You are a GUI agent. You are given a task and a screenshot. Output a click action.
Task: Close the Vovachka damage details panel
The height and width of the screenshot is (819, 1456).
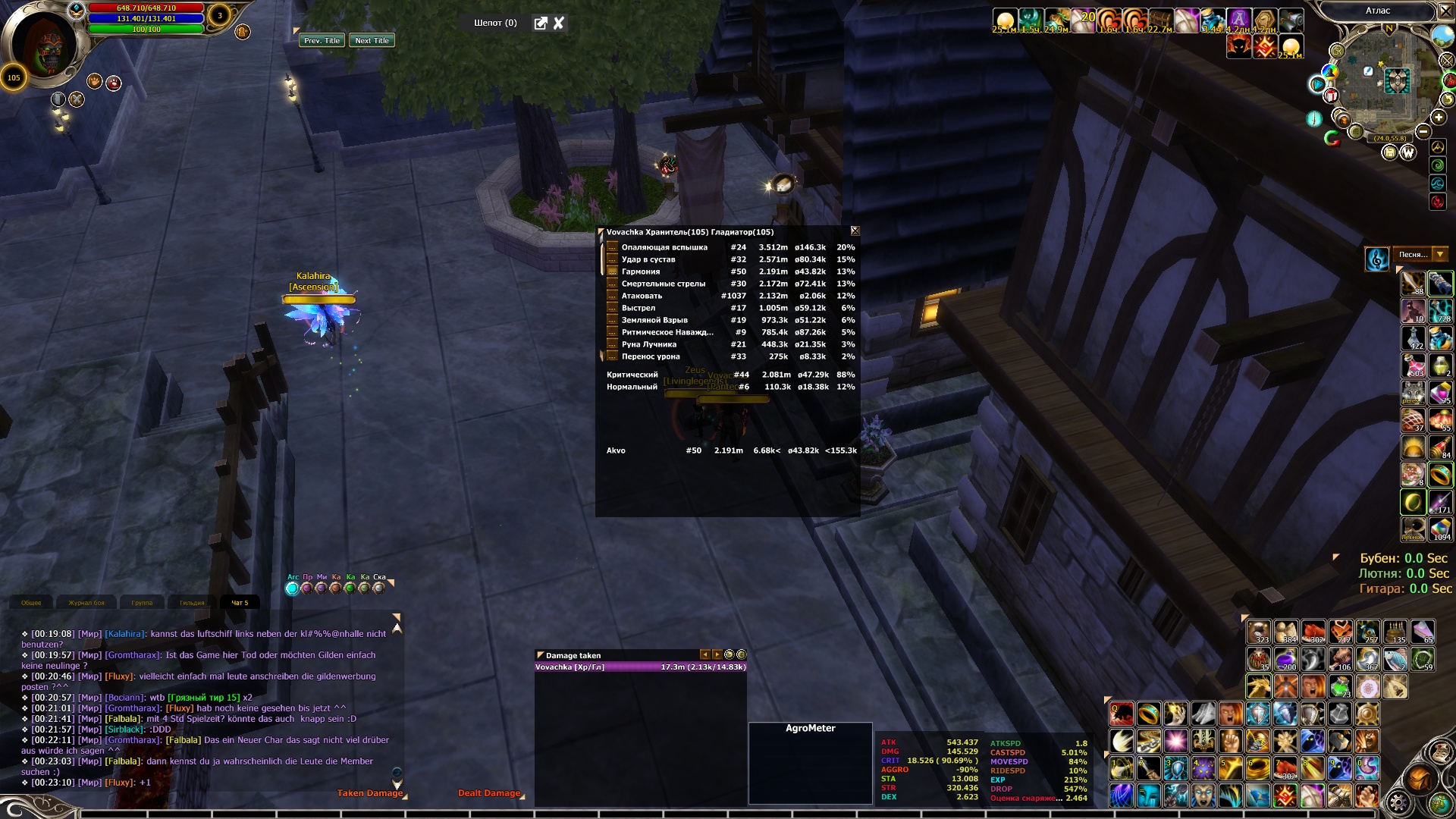click(x=855, y=231)
